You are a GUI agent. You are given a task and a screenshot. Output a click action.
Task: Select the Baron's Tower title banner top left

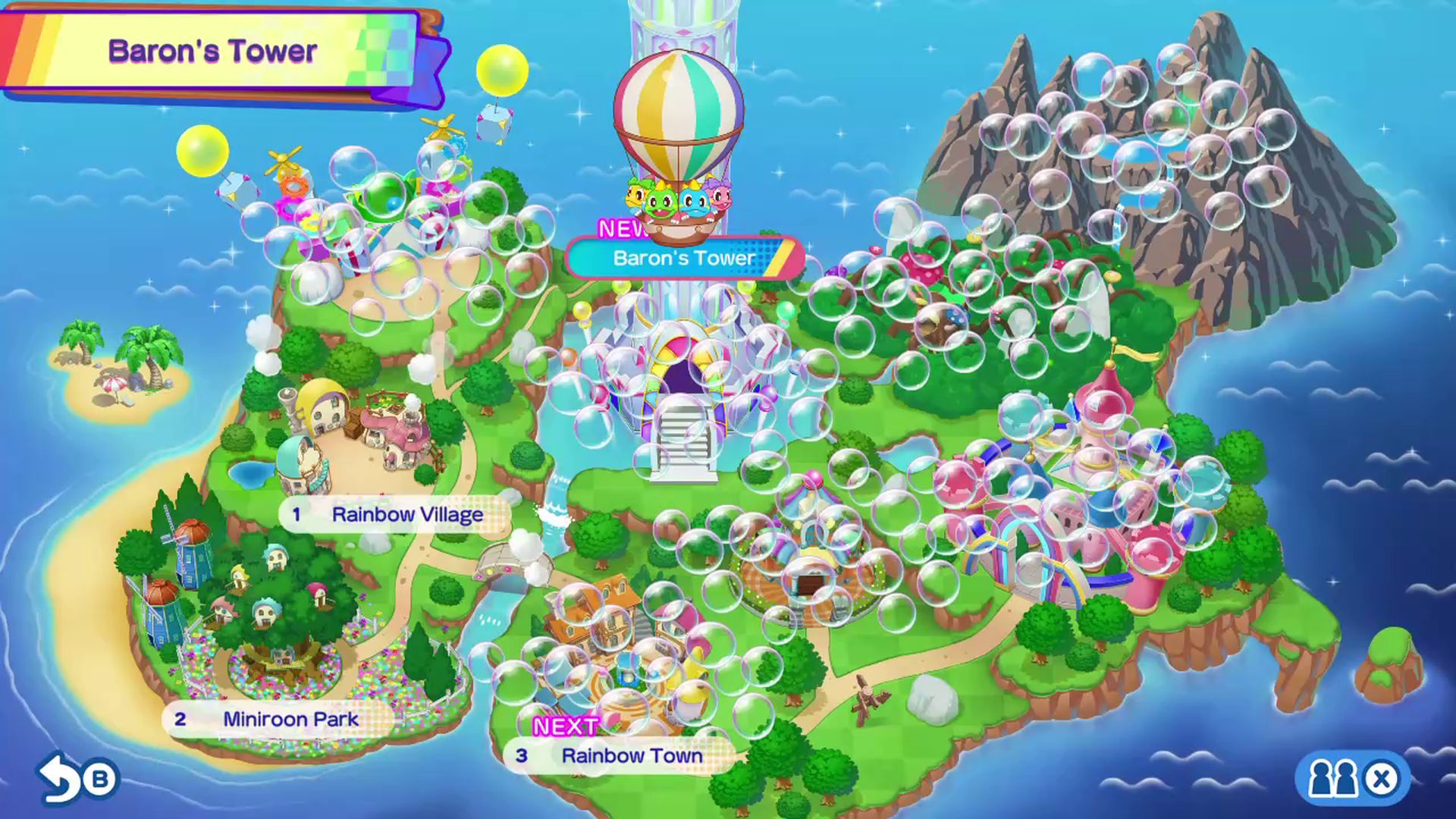pyautogui.click(x=215, y=52)
